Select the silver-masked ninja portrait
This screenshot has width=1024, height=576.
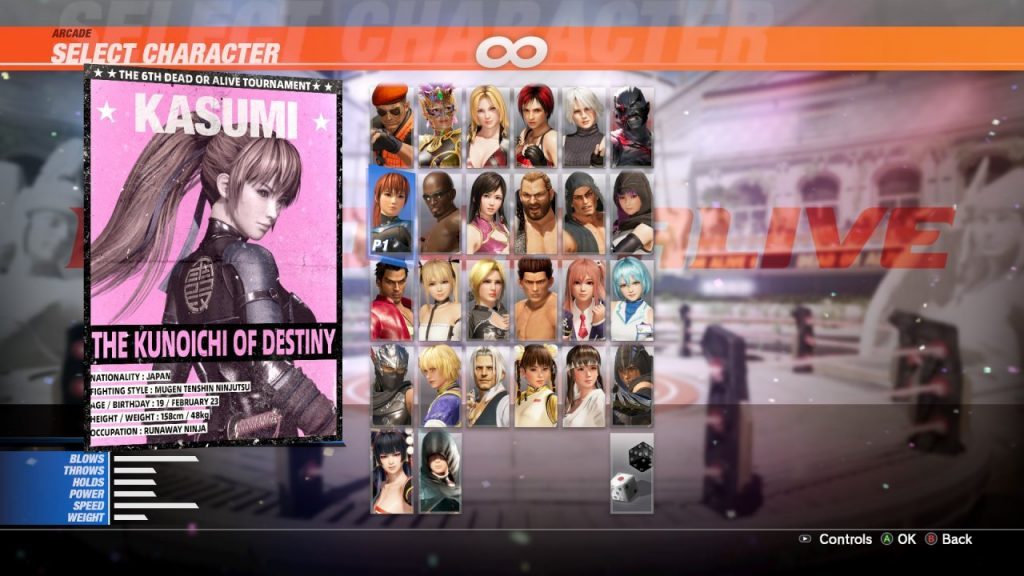pos(391,385)
